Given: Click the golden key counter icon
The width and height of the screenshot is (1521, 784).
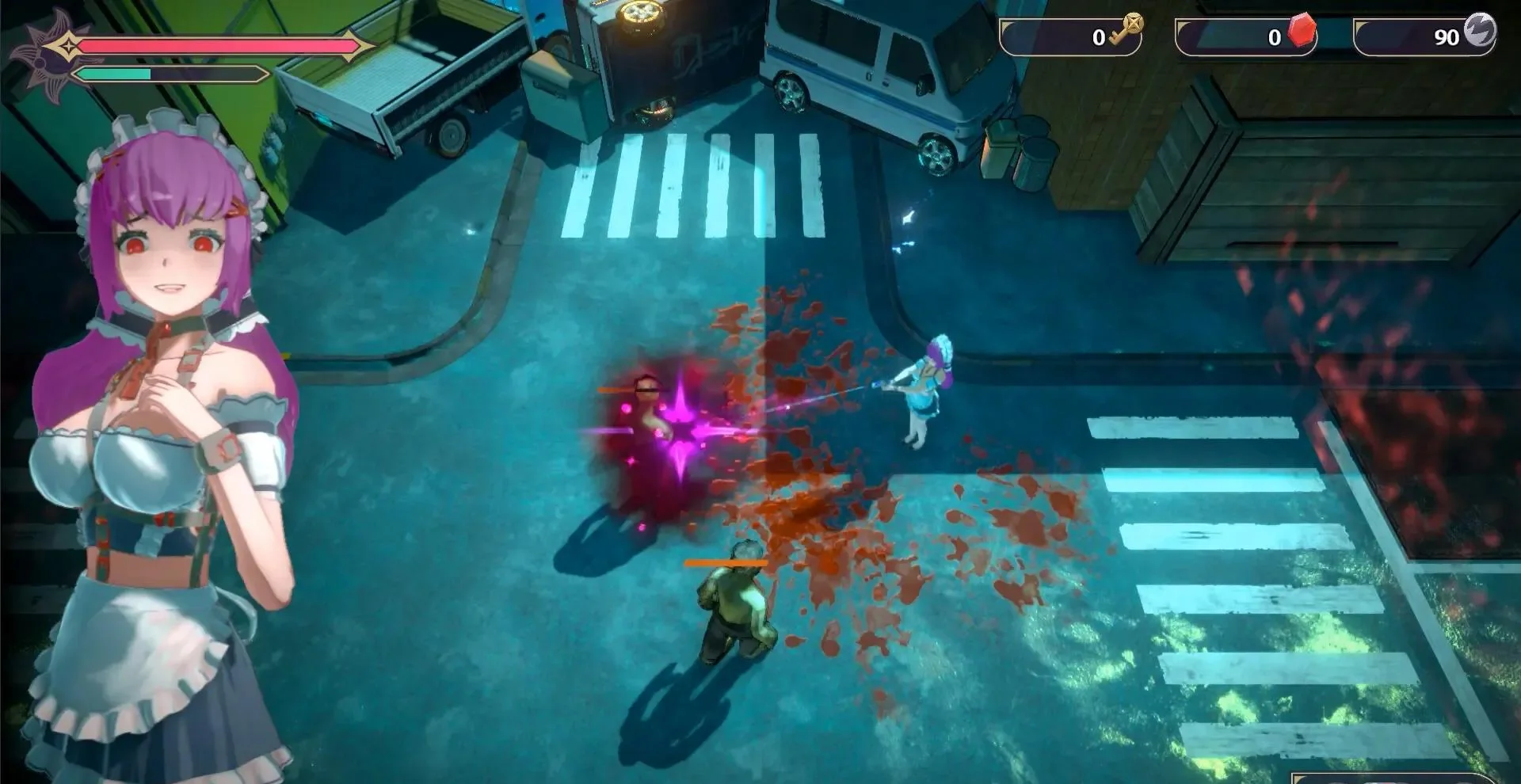Looking at the screenshot, I should (1126, 32).
